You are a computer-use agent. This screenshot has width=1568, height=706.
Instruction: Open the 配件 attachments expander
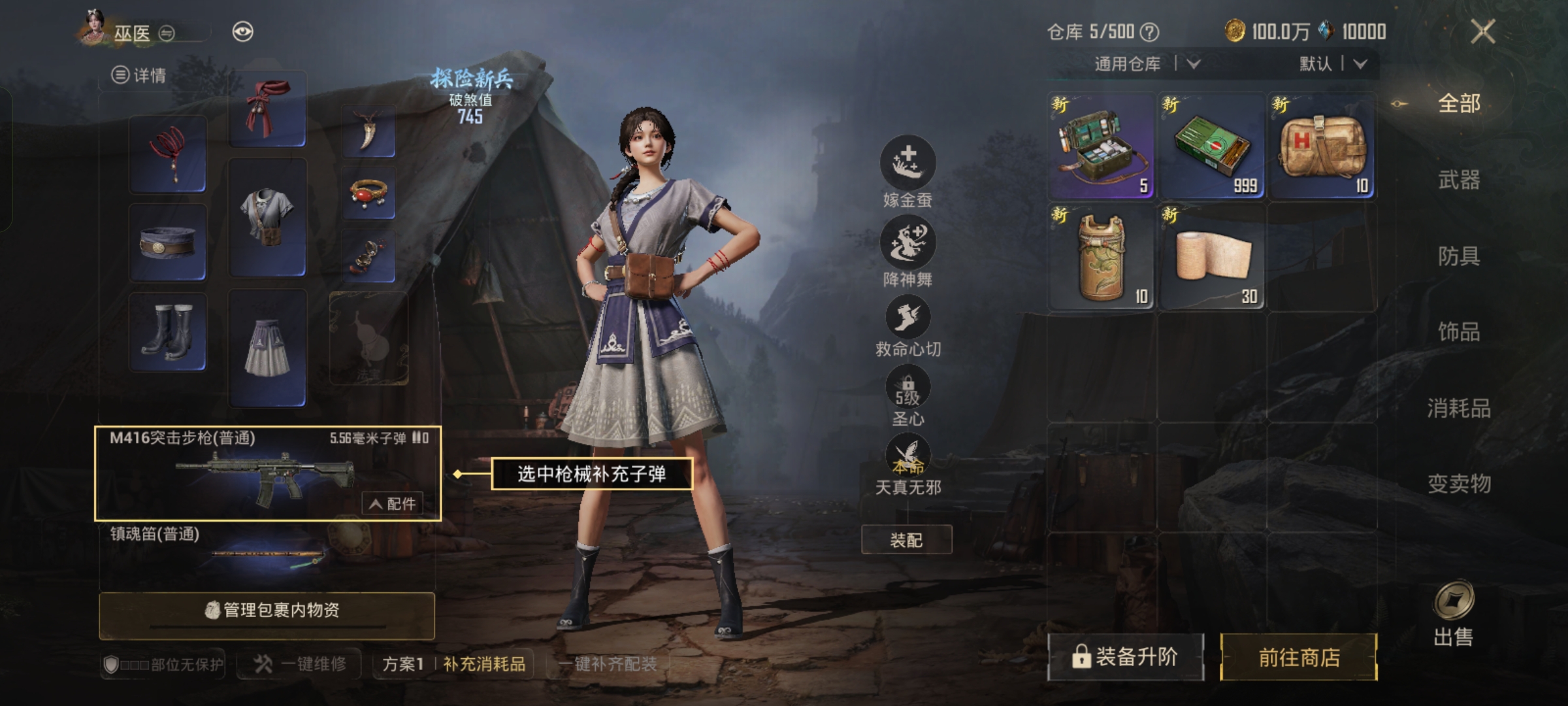[393, 503]
